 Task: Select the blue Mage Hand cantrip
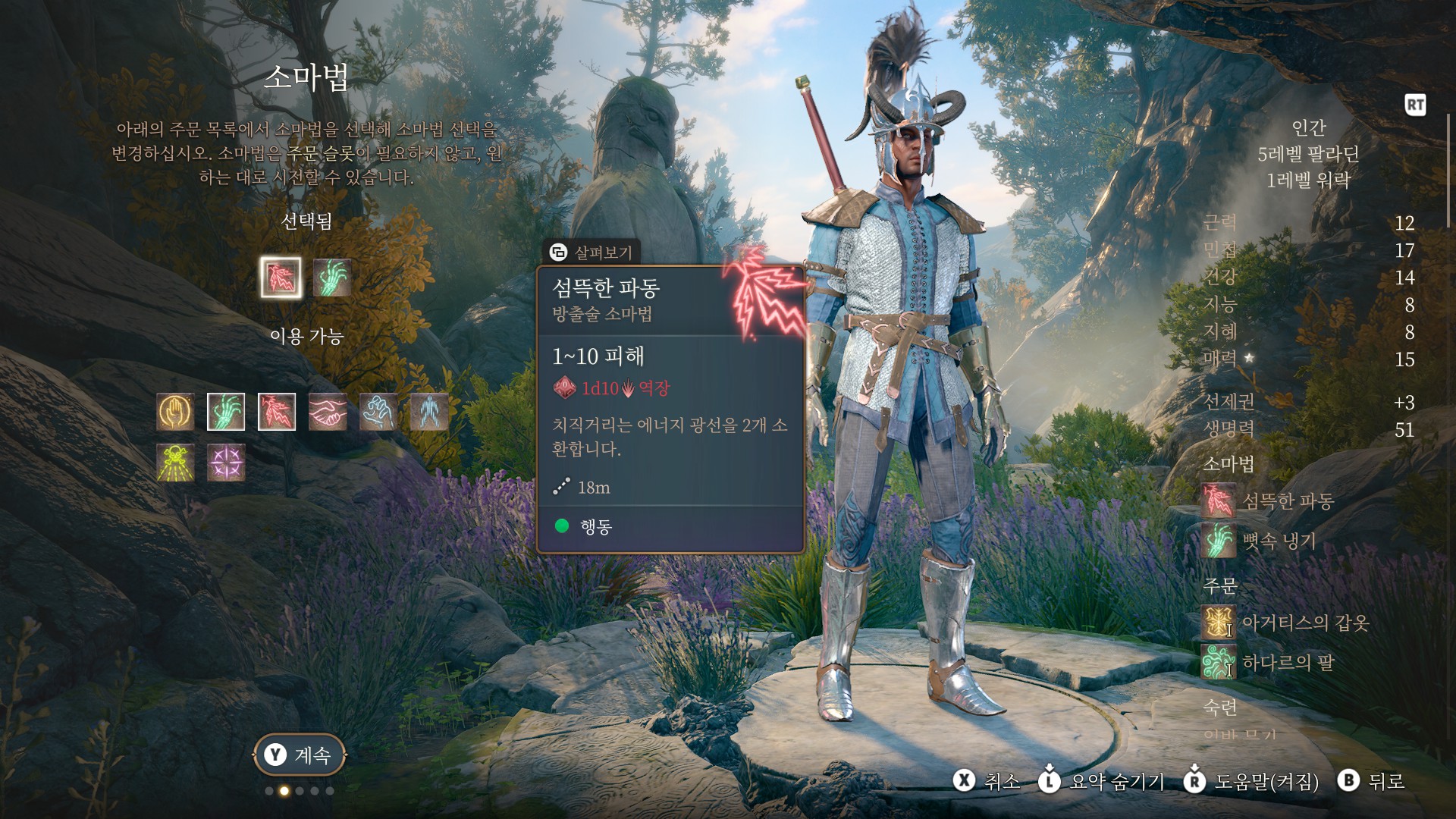[378, 412]
